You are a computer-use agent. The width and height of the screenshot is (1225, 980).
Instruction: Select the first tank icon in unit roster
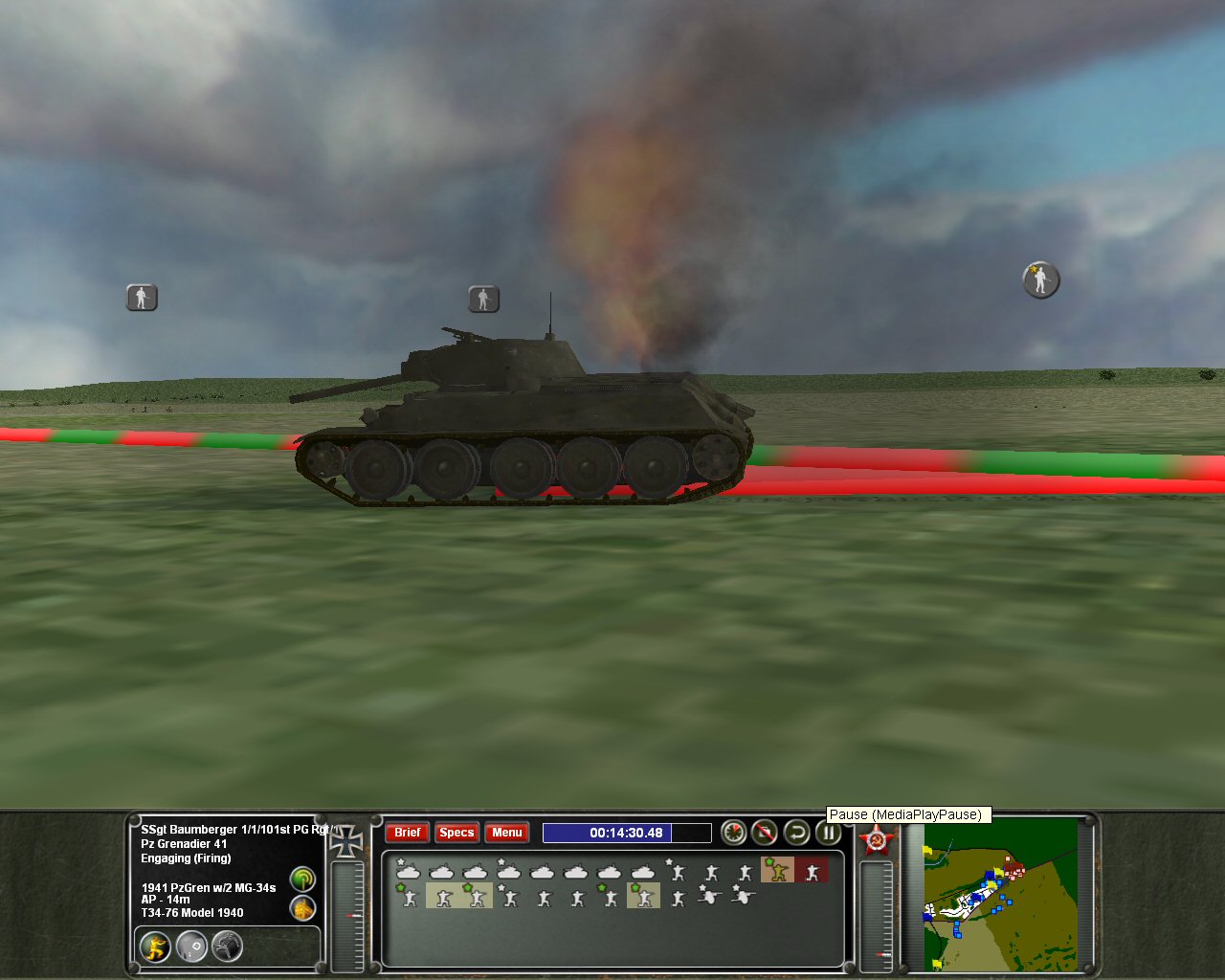pyautogui.click(x=409, y=871)
